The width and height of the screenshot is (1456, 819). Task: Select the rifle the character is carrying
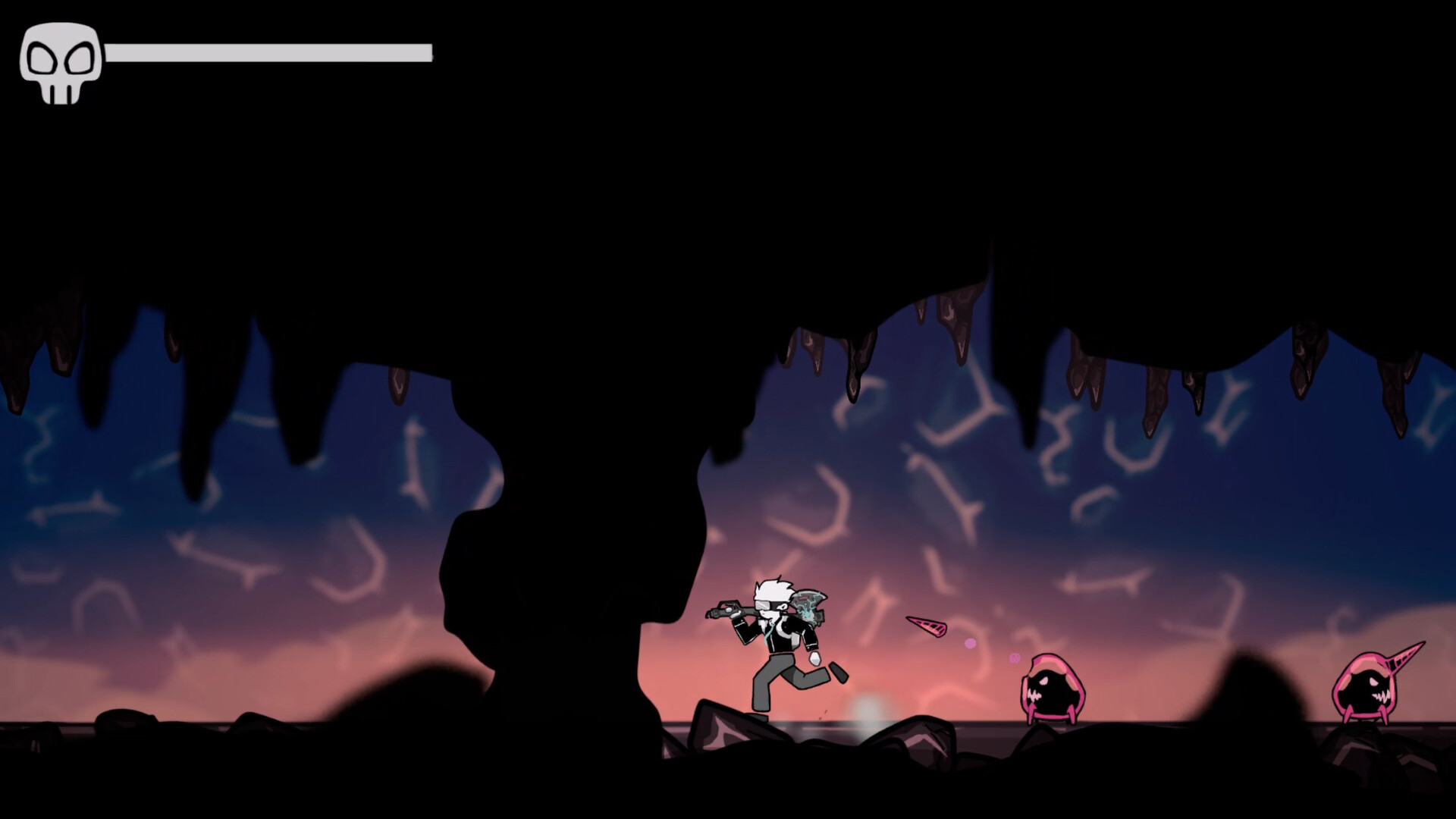(x=728, y=610)
